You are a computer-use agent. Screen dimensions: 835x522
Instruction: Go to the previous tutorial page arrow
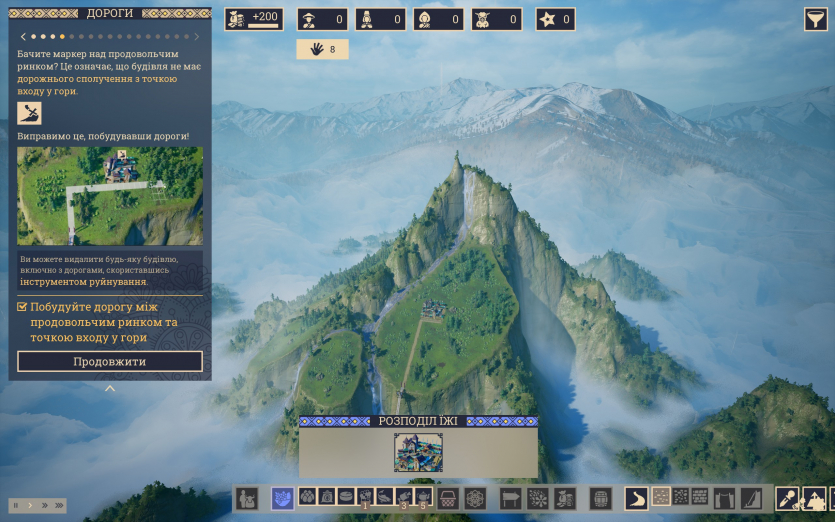pyautogui.click(x=22, y=37)
